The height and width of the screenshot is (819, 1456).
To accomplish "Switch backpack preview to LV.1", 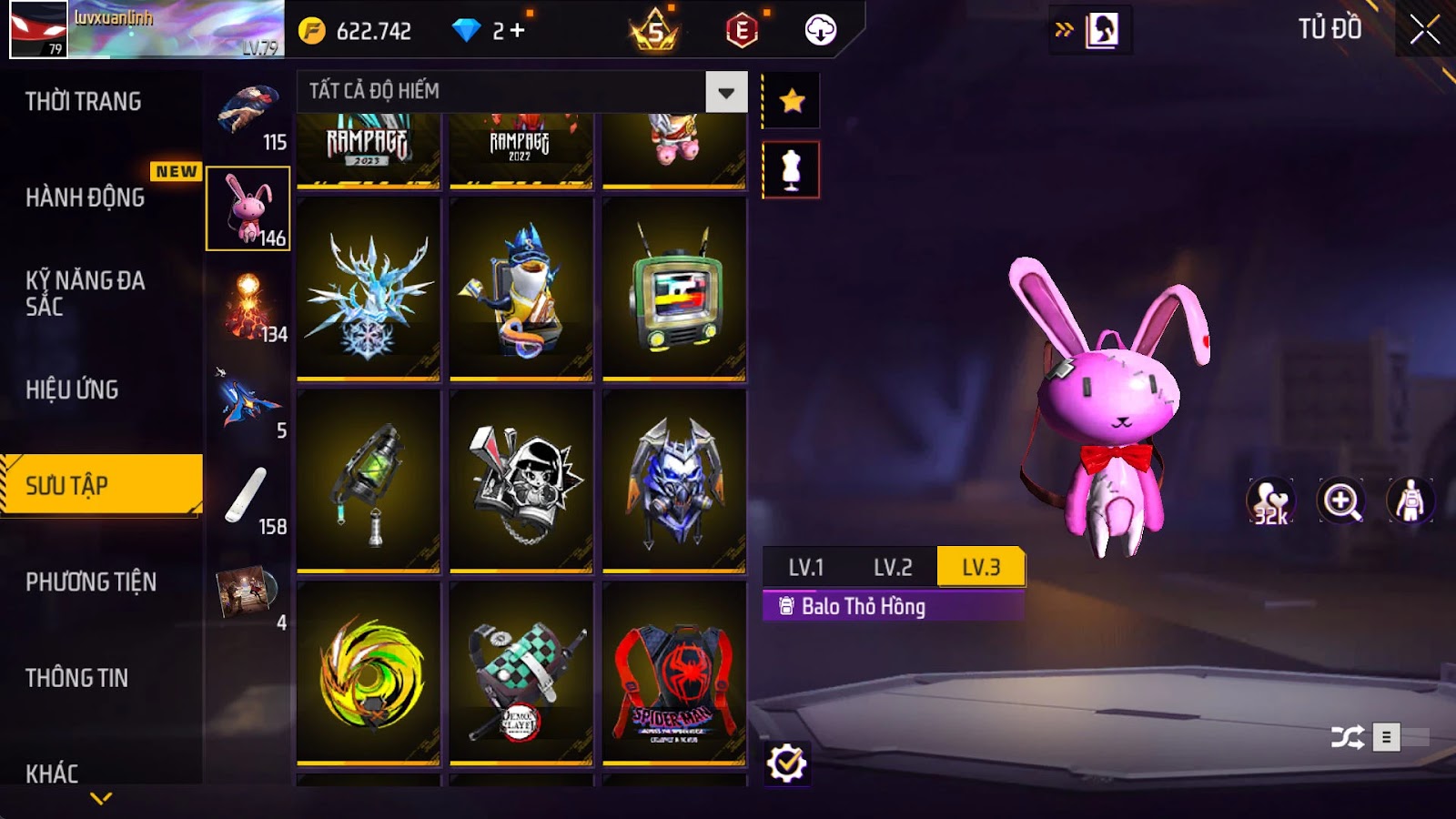I will tap(805, 568).
